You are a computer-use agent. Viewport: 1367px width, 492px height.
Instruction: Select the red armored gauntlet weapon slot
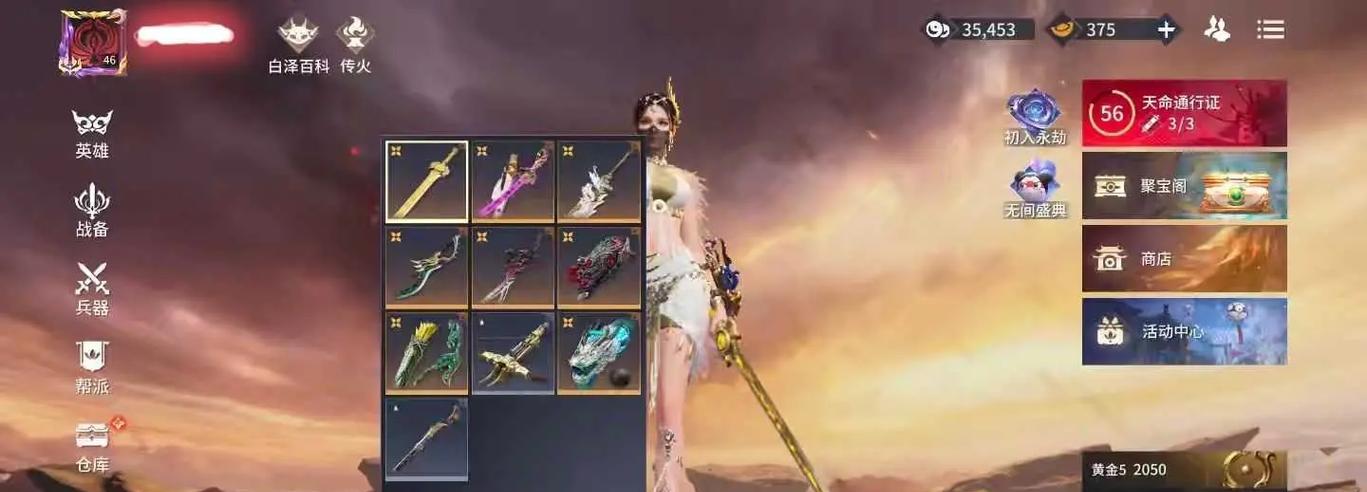coord(599,267)
